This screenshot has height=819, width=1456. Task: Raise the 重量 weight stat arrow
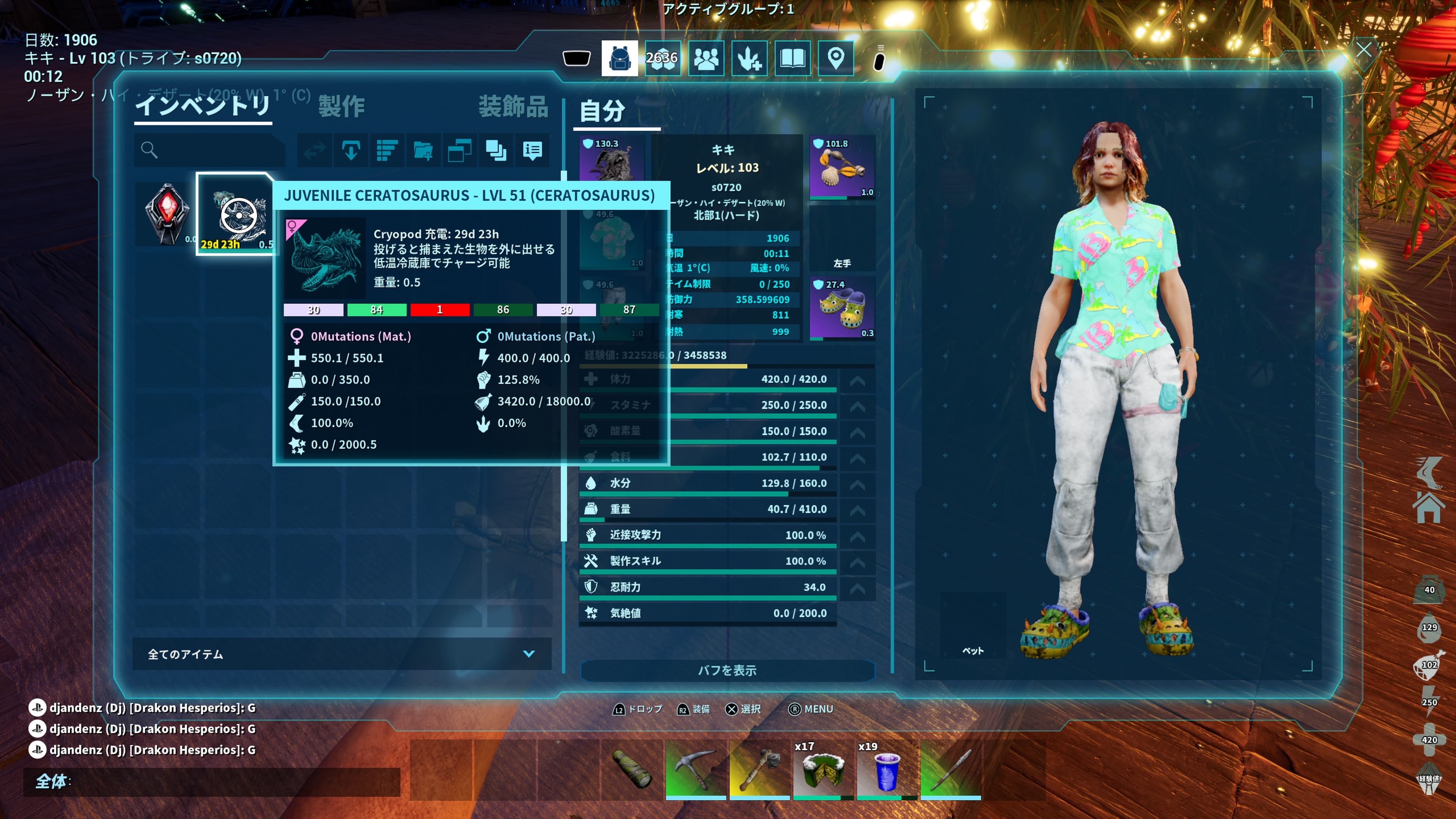(857, 510)
